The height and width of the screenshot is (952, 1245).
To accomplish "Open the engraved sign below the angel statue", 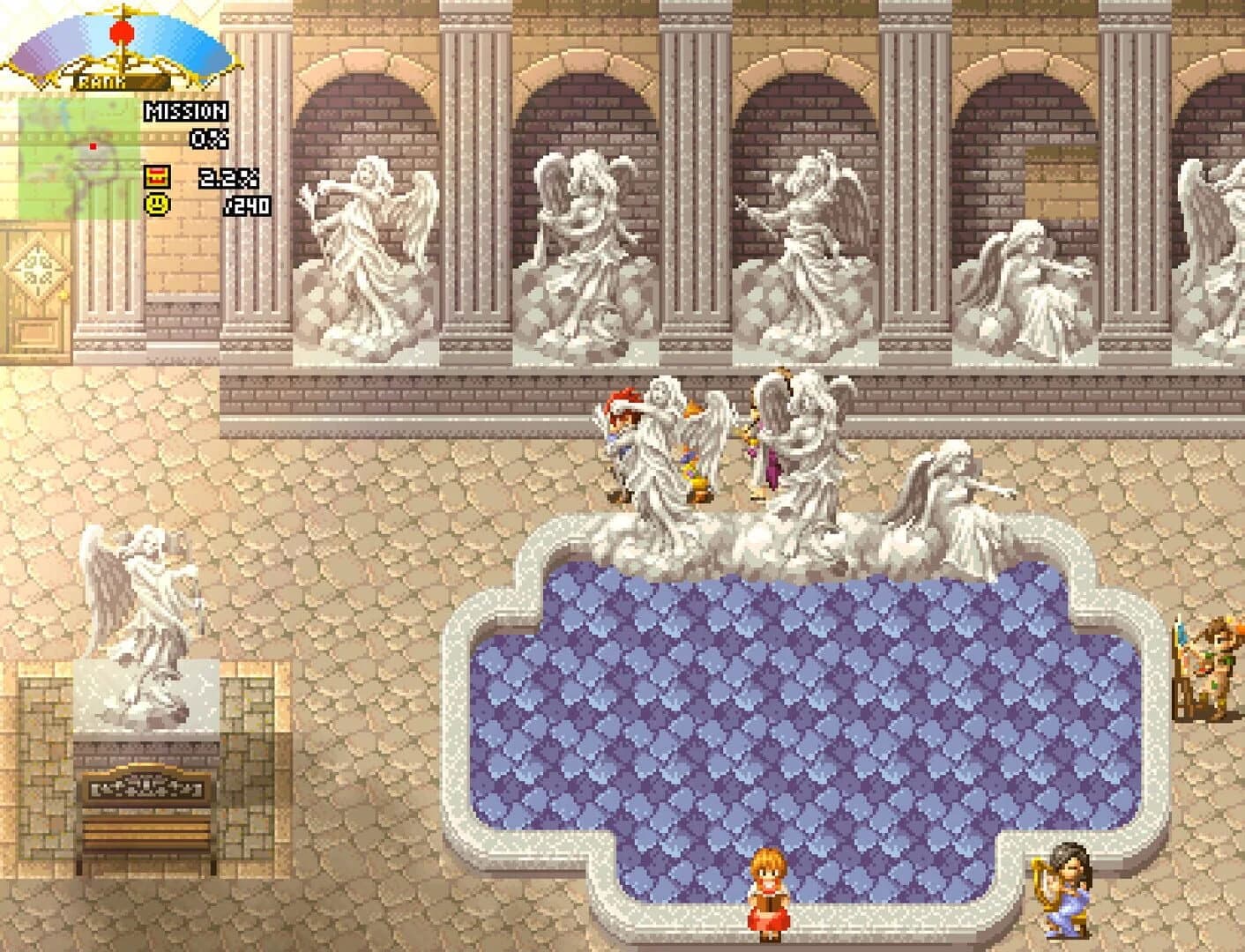I will [x=145, y=787].
